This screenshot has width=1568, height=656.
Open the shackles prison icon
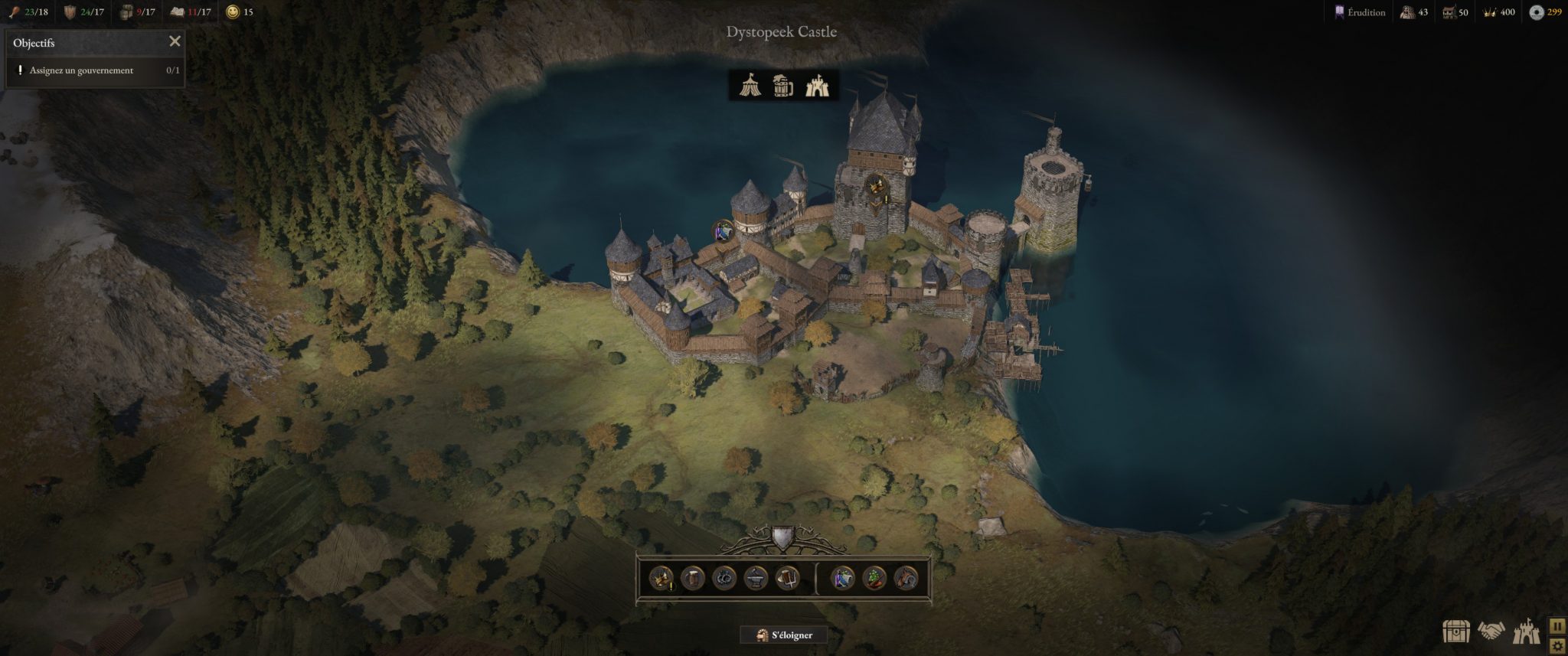[724, 578]
